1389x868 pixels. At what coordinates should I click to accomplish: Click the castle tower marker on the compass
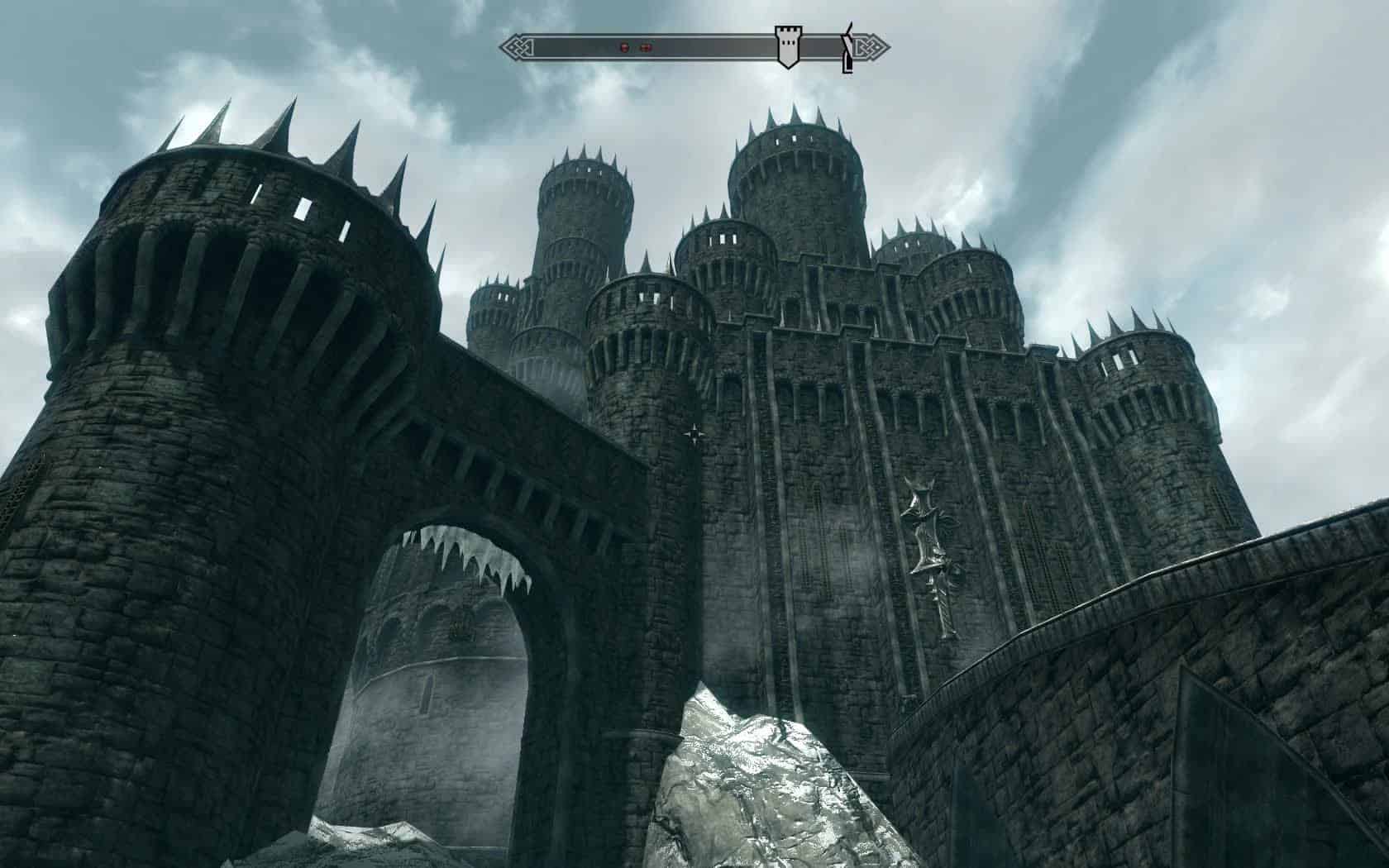(x=787, y=45)
